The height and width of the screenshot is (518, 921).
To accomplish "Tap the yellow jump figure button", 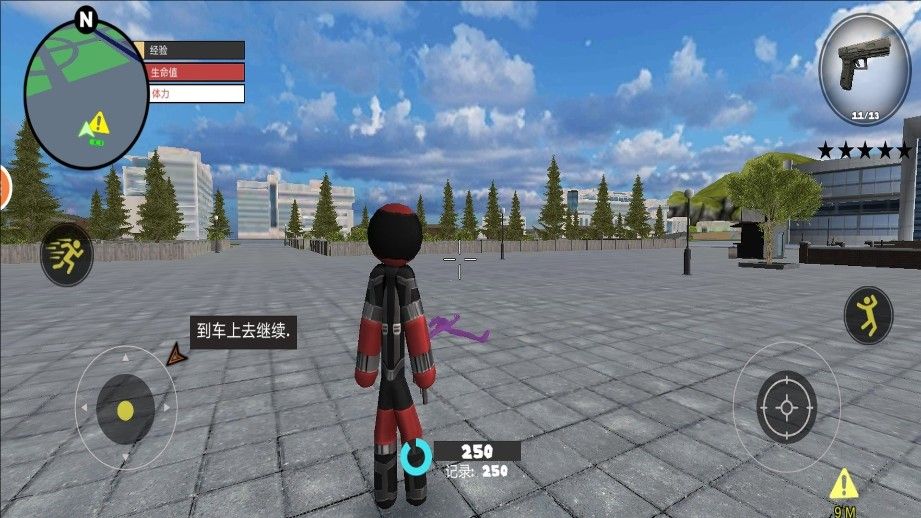I will (x=868, y=315).
